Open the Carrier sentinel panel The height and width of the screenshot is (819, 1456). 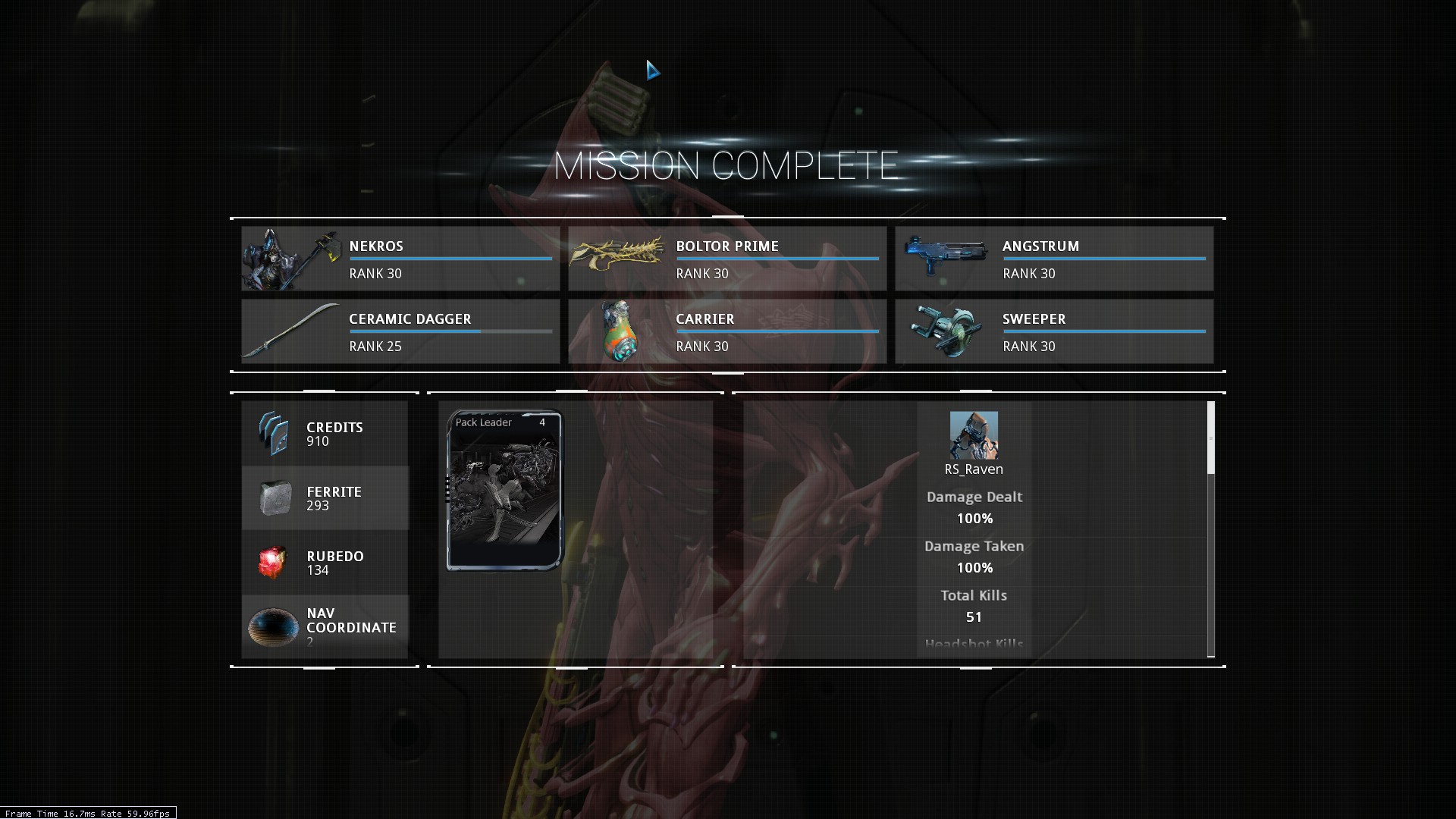pyautogui.click(x=727, y=331)
